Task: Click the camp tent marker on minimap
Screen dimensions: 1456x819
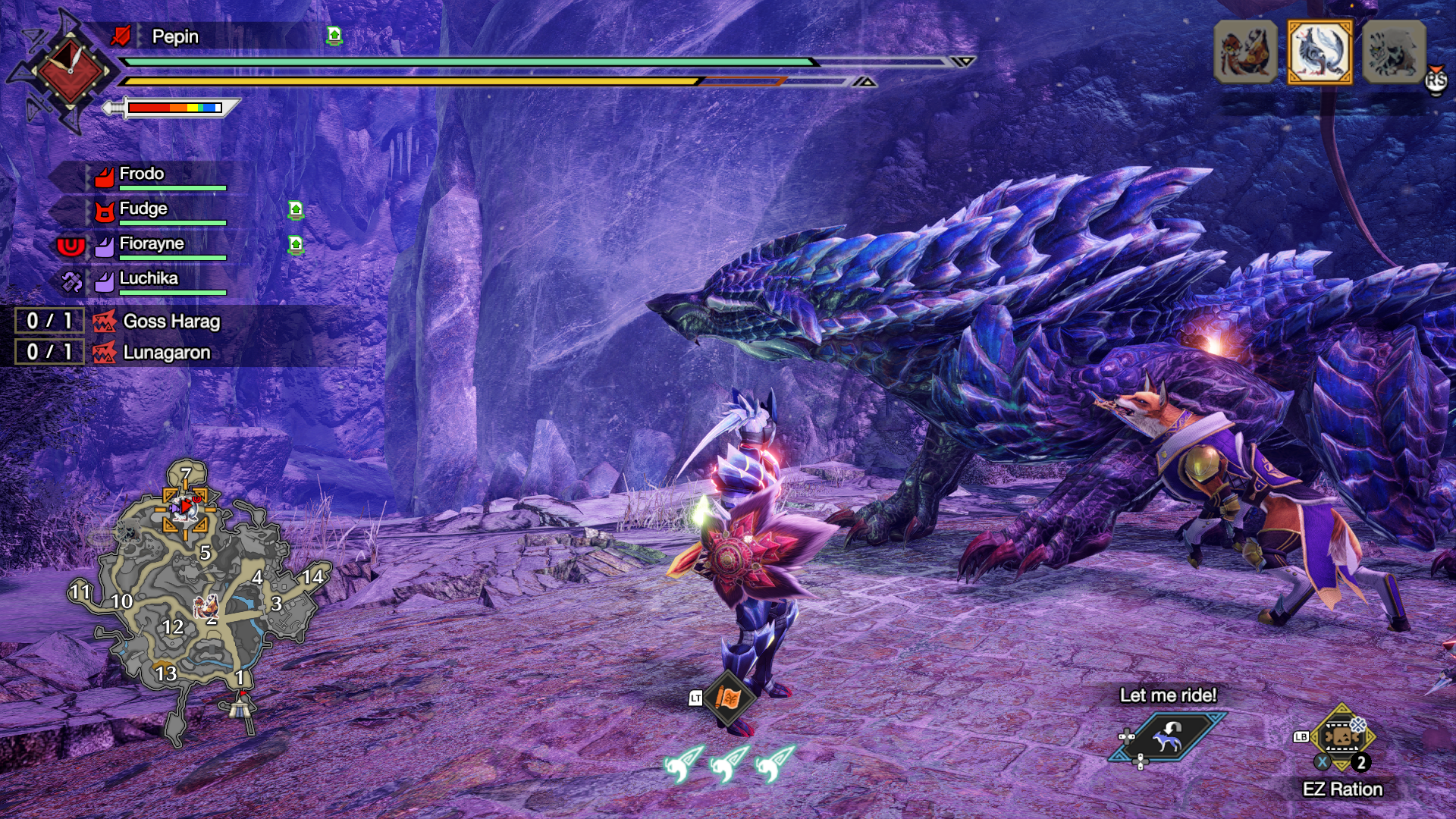Action: [240, 705]
